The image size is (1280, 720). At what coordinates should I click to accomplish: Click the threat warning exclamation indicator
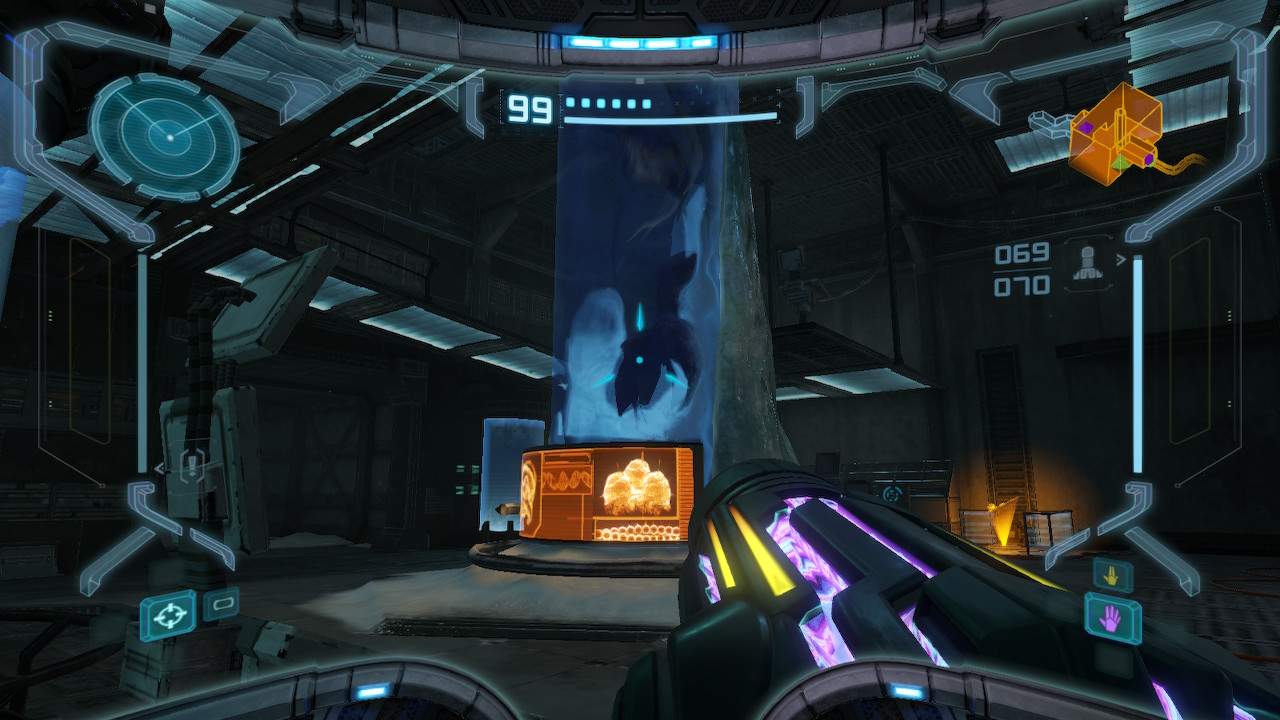[x=192, y=465]
